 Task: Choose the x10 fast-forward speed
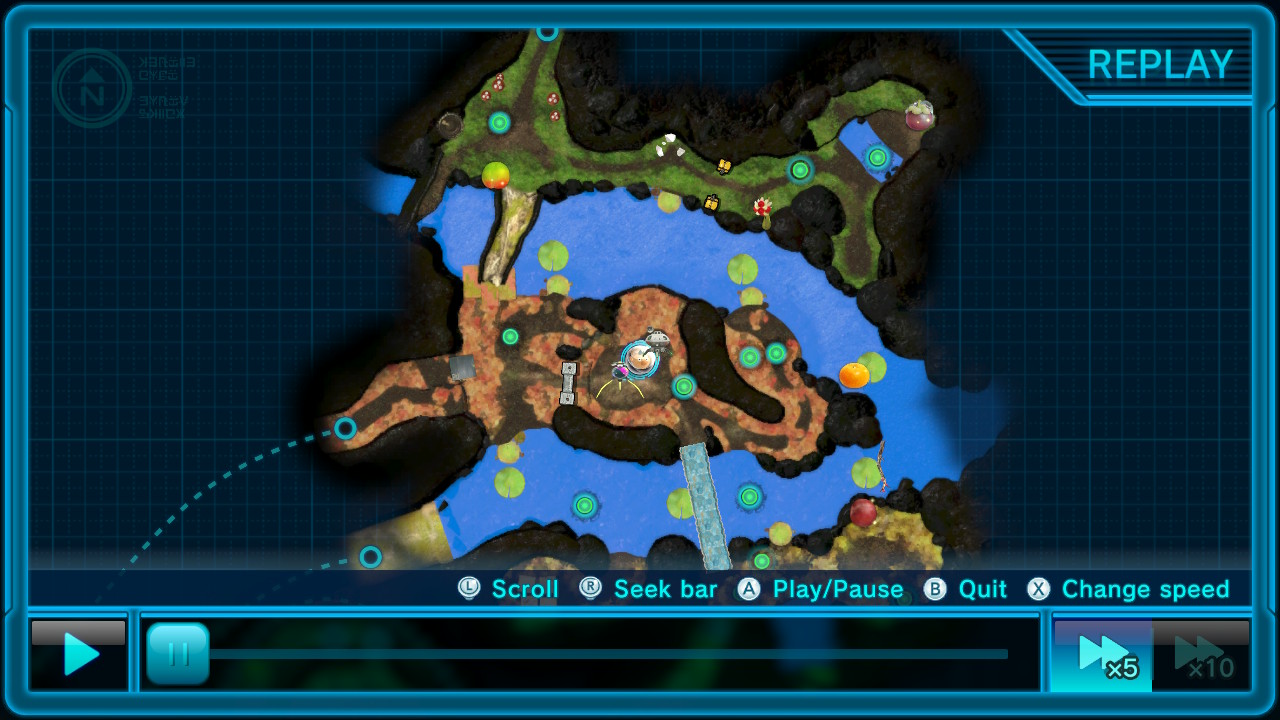(x=1201, y=655)
